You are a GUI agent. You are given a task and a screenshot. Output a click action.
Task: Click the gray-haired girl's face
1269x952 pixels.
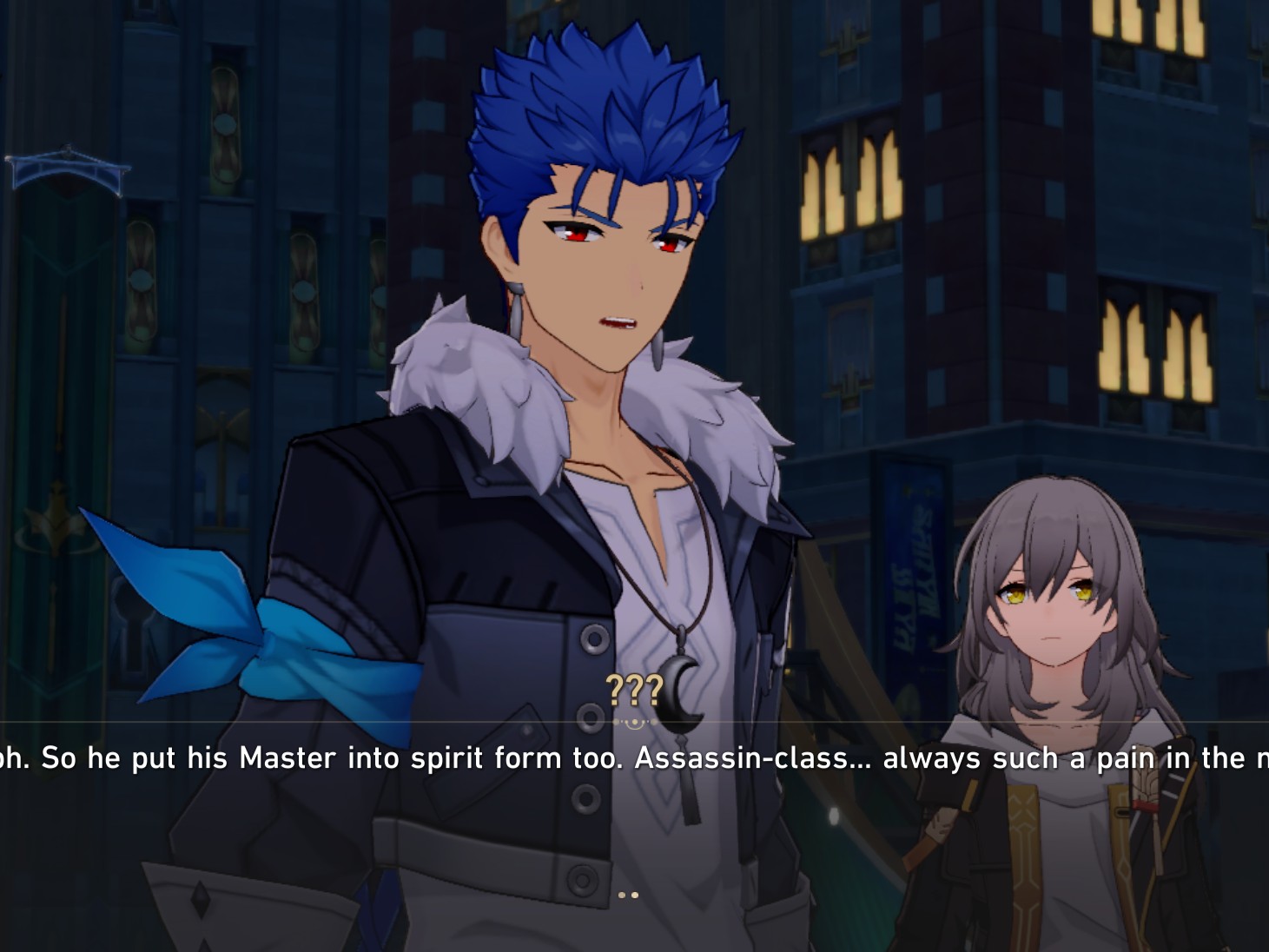pyautogui.click(x=1051, y=608)
